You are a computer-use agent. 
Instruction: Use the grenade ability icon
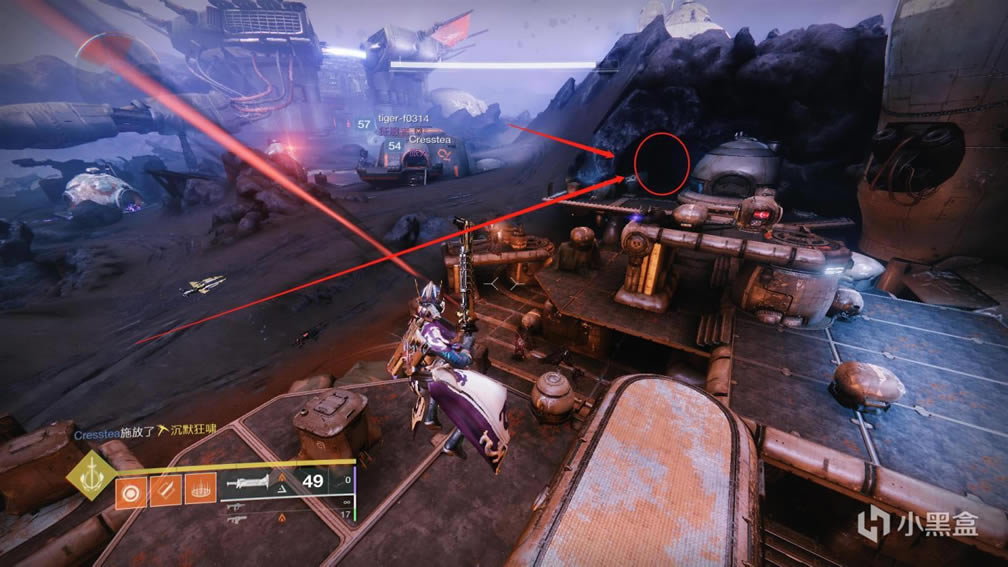coord(131,494)
